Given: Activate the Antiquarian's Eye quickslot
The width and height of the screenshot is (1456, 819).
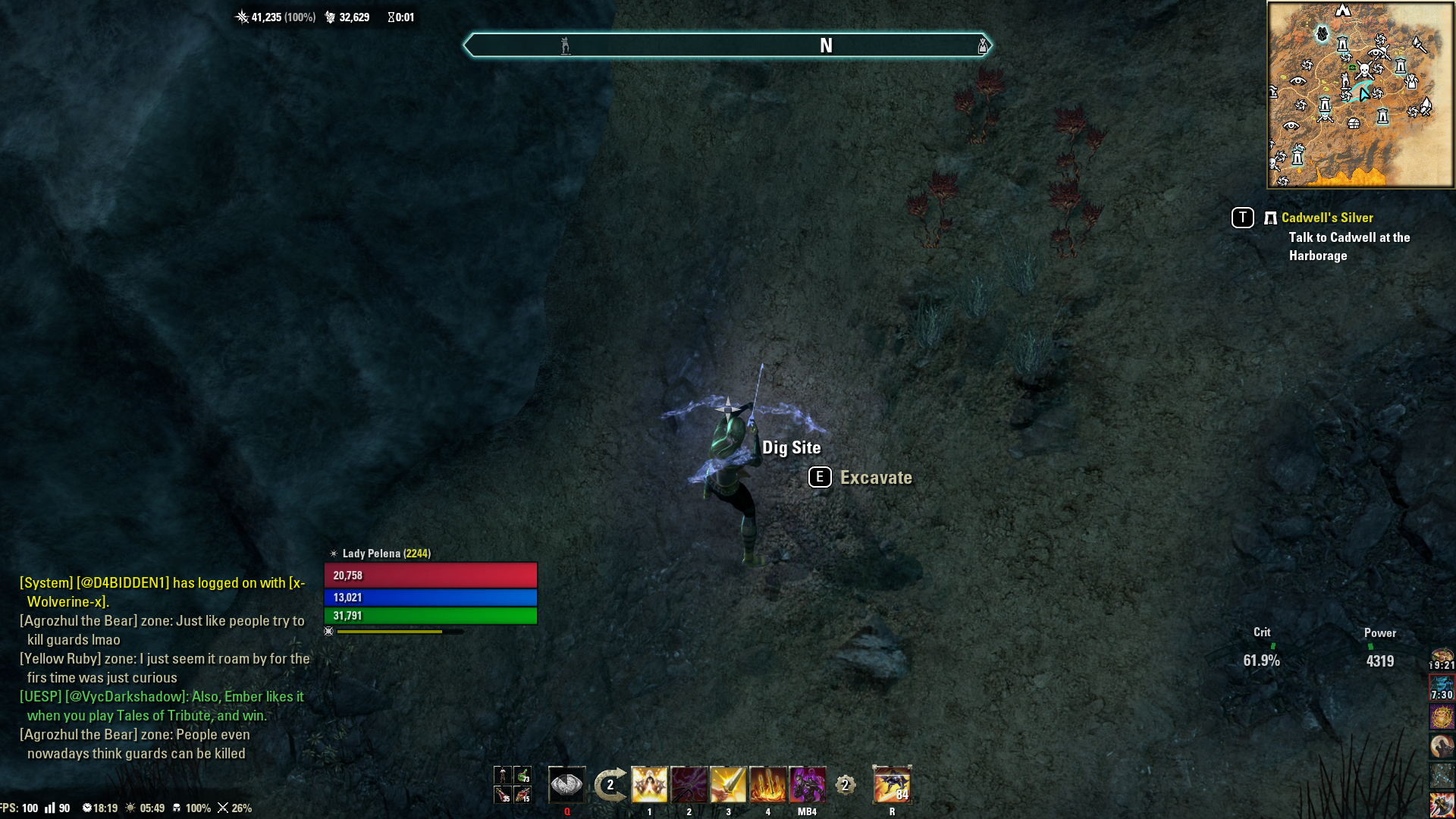Looking at the screenshot, I should (x=566, y=785).
